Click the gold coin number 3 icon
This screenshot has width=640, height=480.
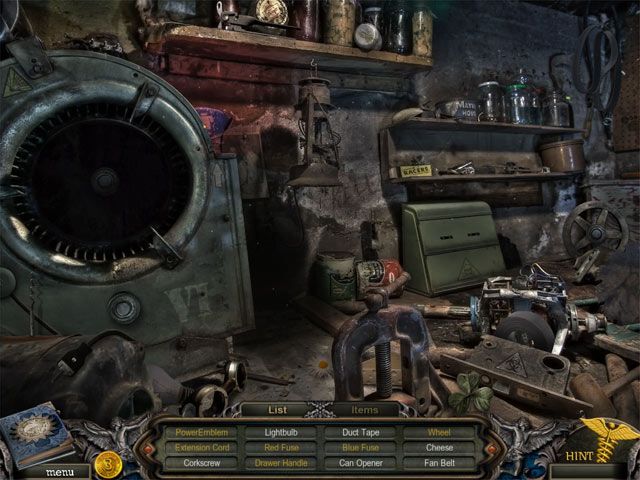[107, 464]
